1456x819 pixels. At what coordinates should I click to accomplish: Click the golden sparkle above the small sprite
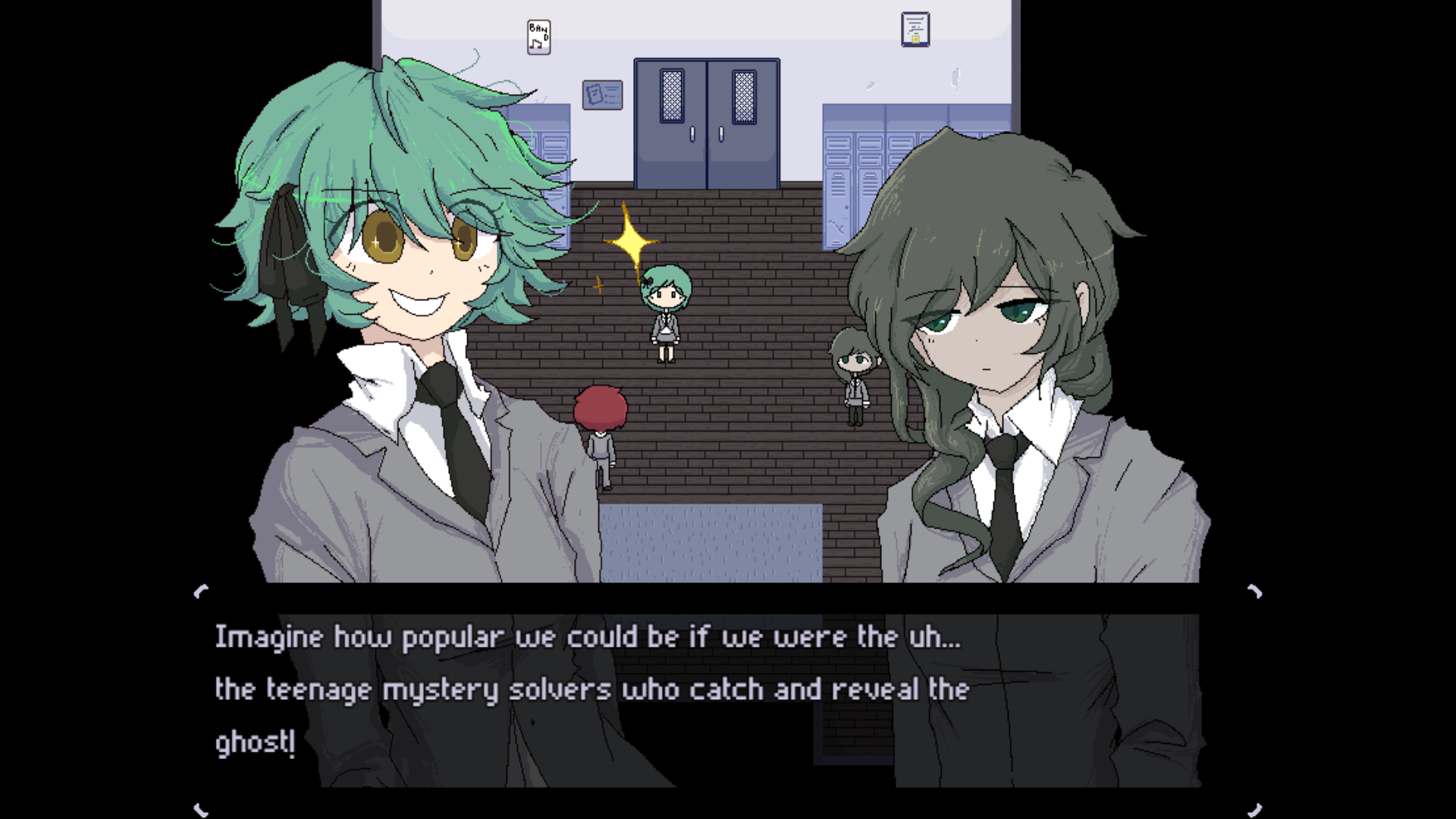pyautogui.click(x=632, y=239)
